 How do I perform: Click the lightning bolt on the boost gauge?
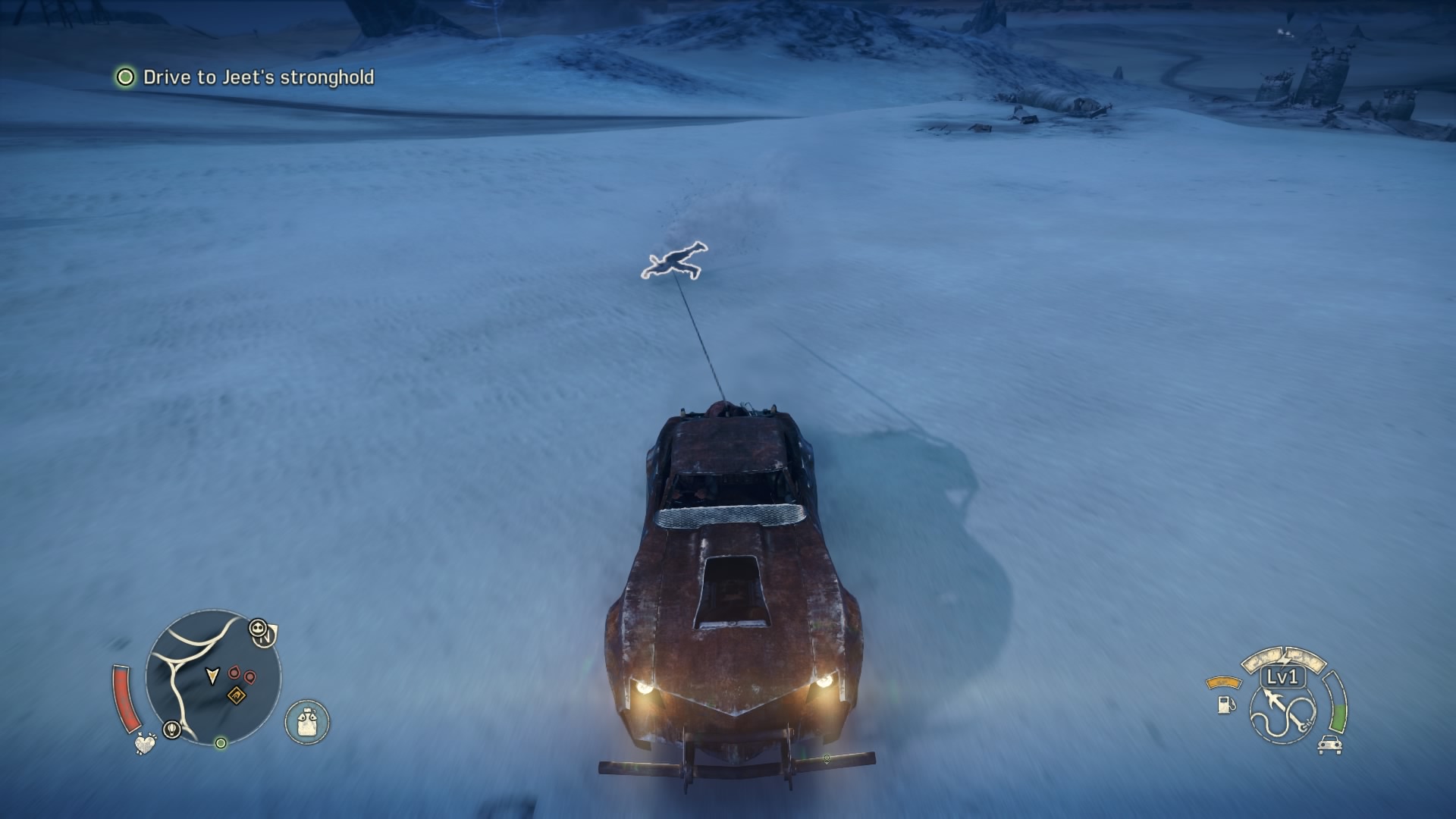(x=1284, y=657)
